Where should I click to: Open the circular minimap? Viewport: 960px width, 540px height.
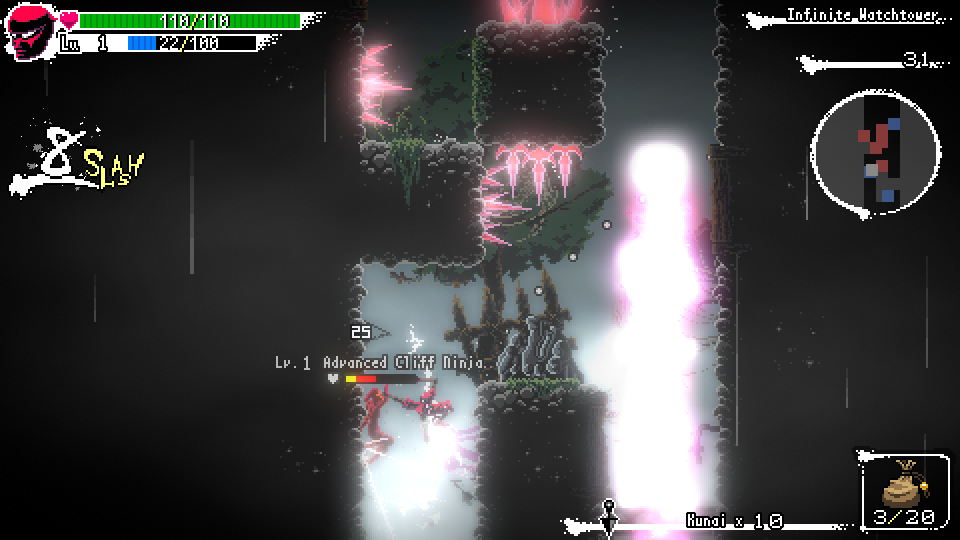(877, 151)
